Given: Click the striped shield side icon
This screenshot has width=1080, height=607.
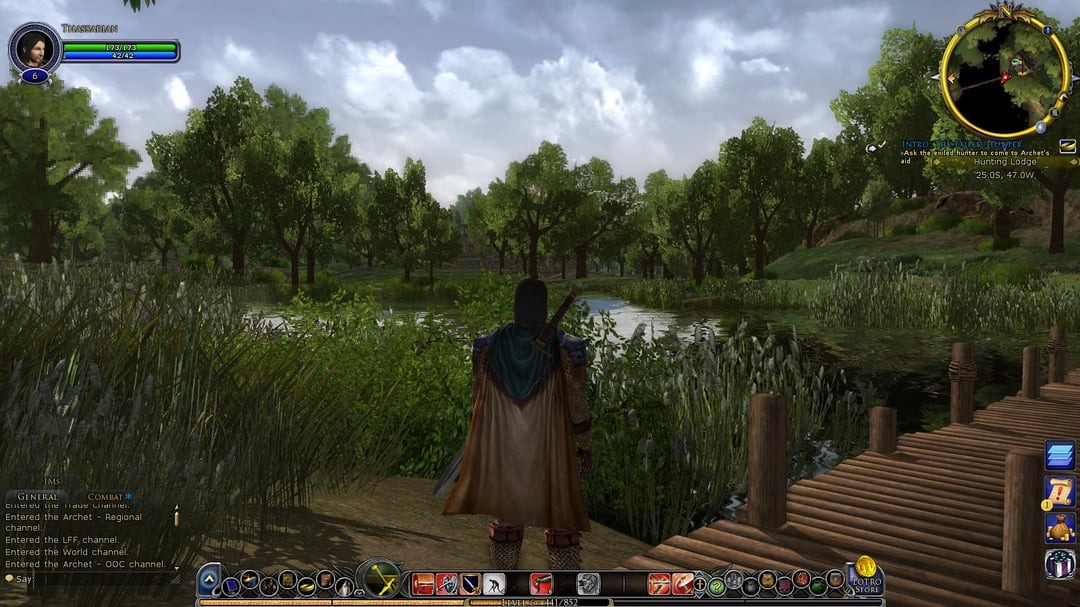Looking at the screenshot, I should click(1060, 563).
